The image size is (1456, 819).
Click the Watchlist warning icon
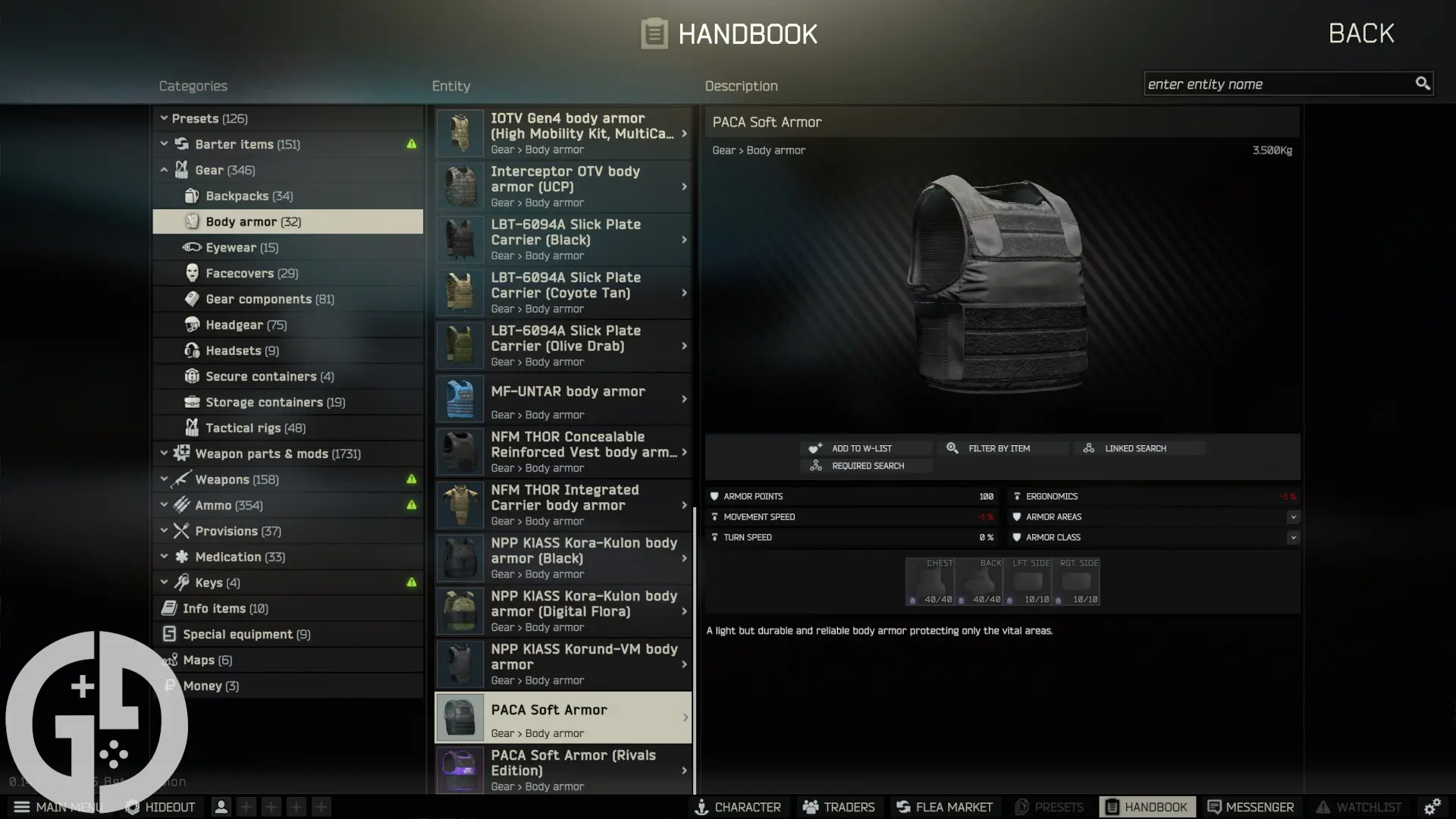[1324, 807]
